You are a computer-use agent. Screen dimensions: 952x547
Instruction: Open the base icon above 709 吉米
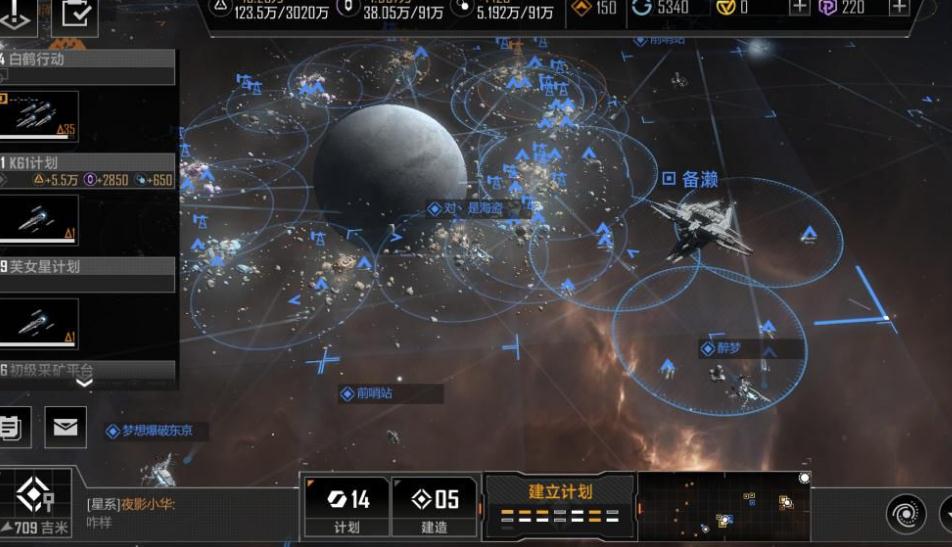36,494
